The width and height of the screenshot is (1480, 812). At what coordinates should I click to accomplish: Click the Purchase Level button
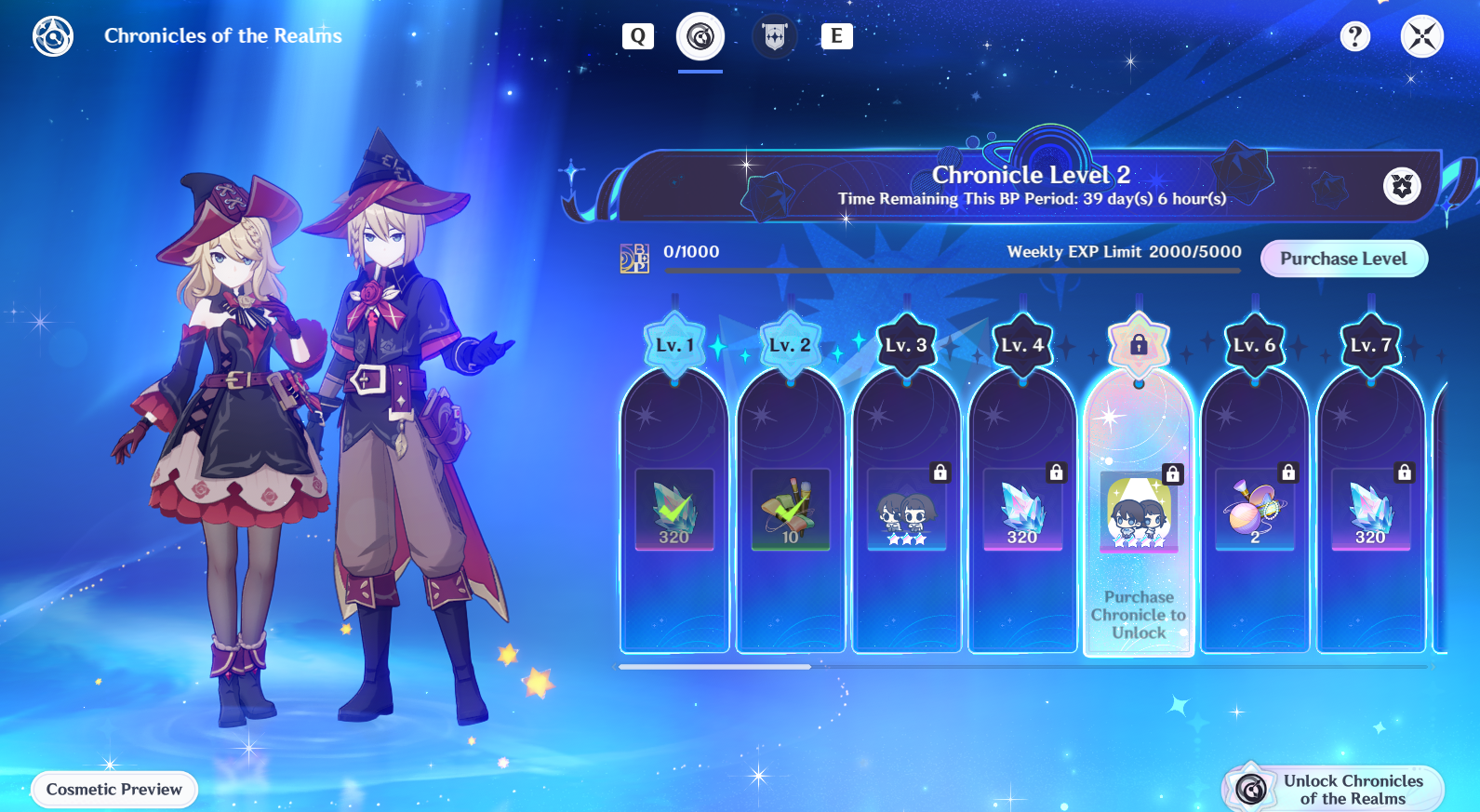coord(1343,259)
